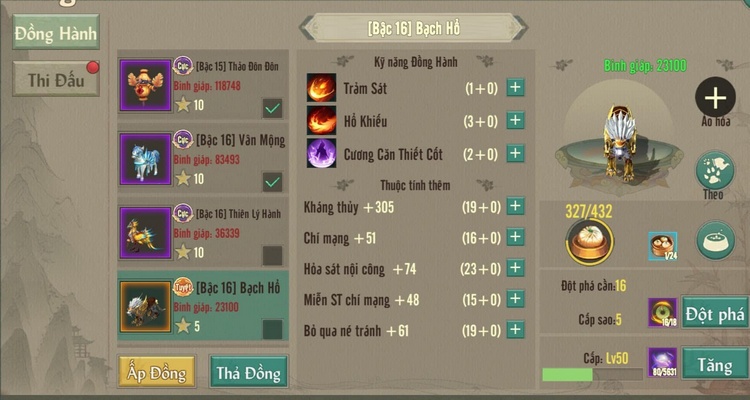Open the Thi Đấu tab
750x400 pixels.
click(56, 80)
